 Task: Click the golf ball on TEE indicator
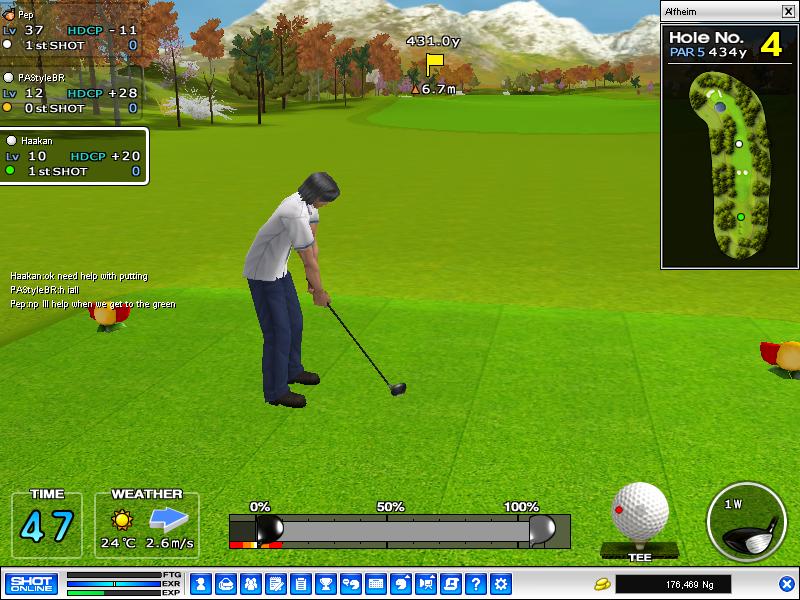640,512
